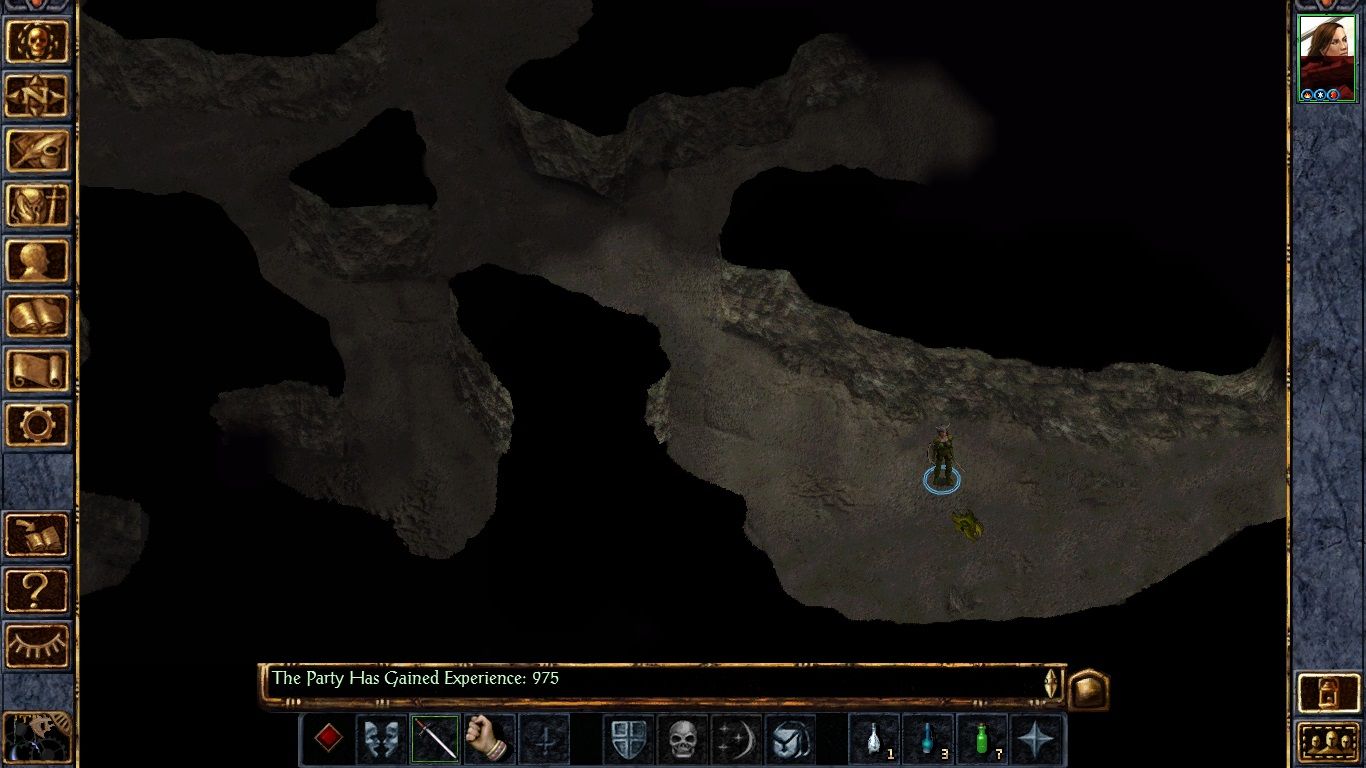Use the blue potion quick item
The height and width of the screenshot is (768, 1366).
930,741
